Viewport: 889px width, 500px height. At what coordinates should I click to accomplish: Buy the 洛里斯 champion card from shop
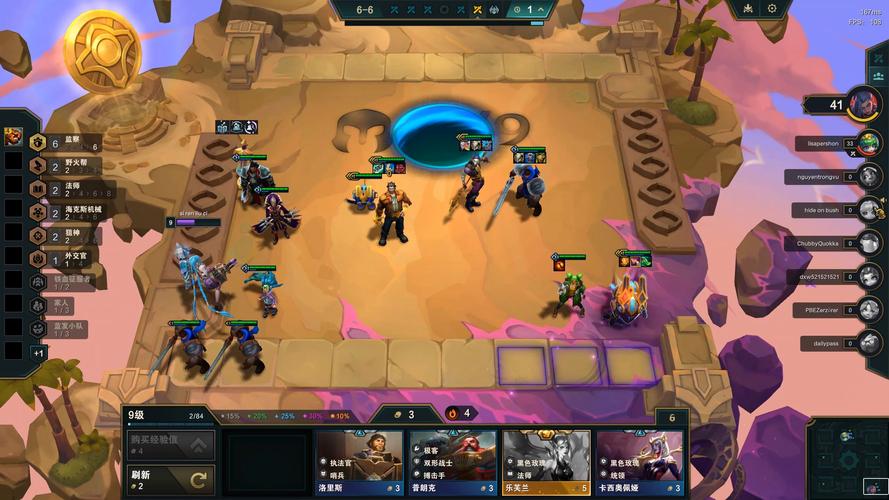click(x=360, y=463)
